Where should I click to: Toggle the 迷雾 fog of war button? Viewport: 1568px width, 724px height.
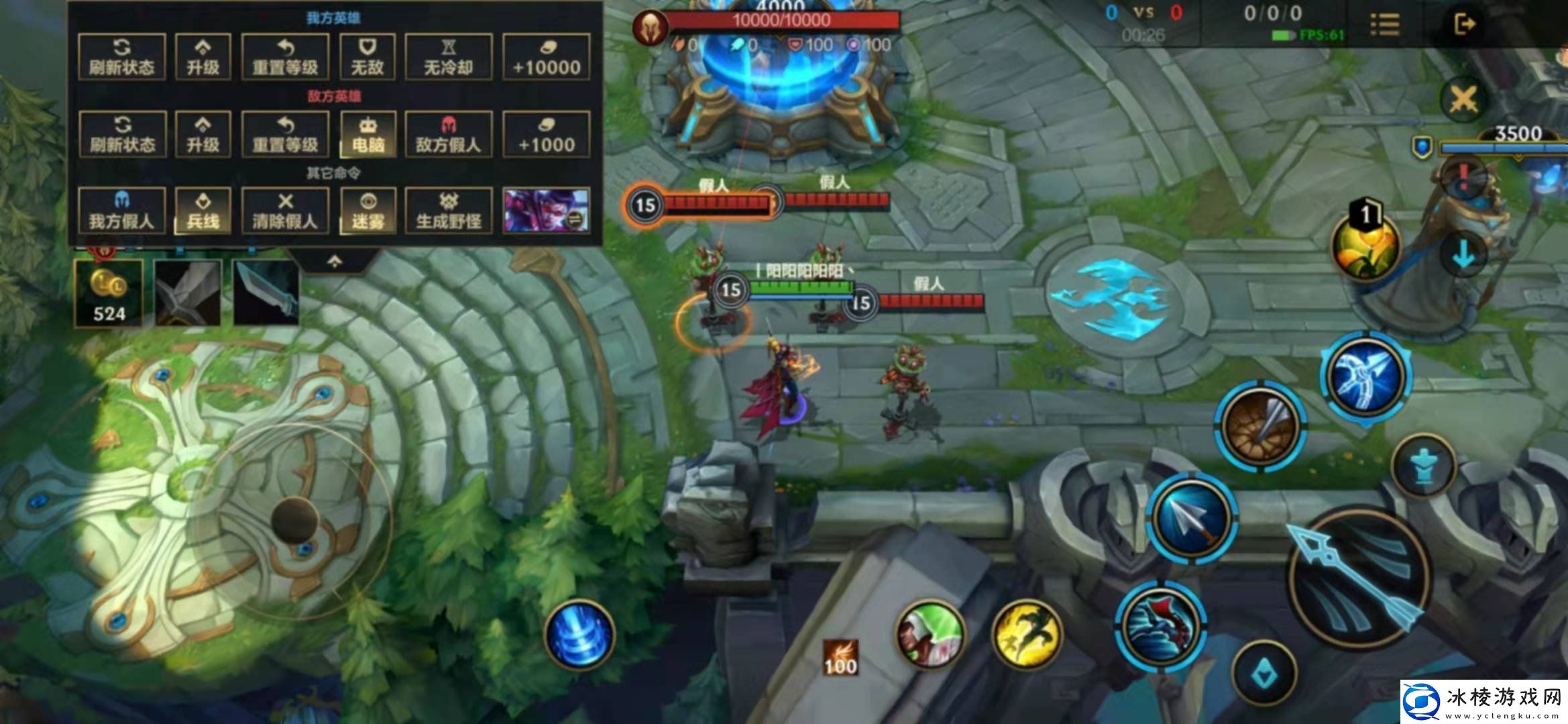point(368,211)
